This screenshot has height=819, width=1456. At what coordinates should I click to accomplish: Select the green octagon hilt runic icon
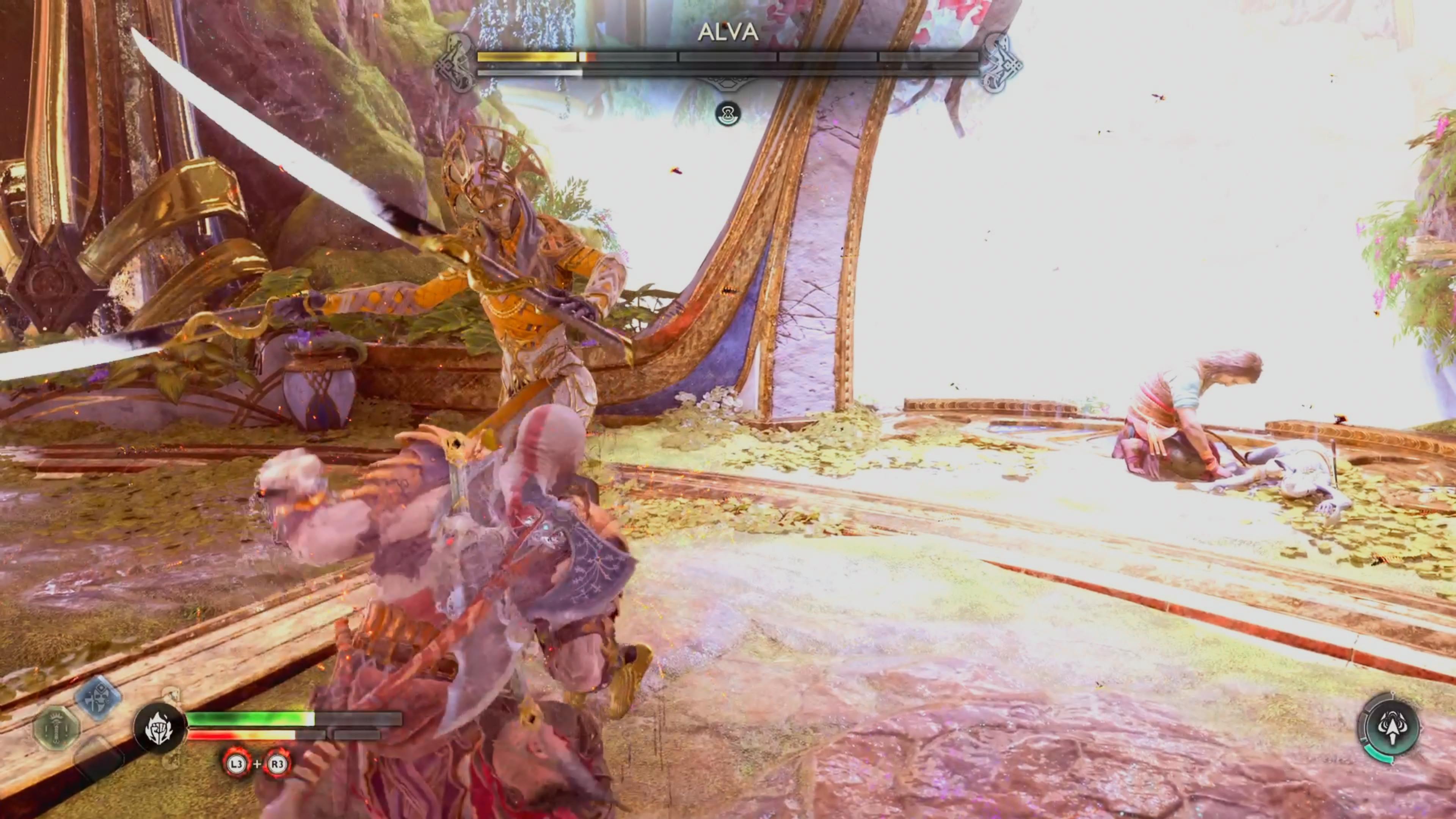(x=56, y=728)
